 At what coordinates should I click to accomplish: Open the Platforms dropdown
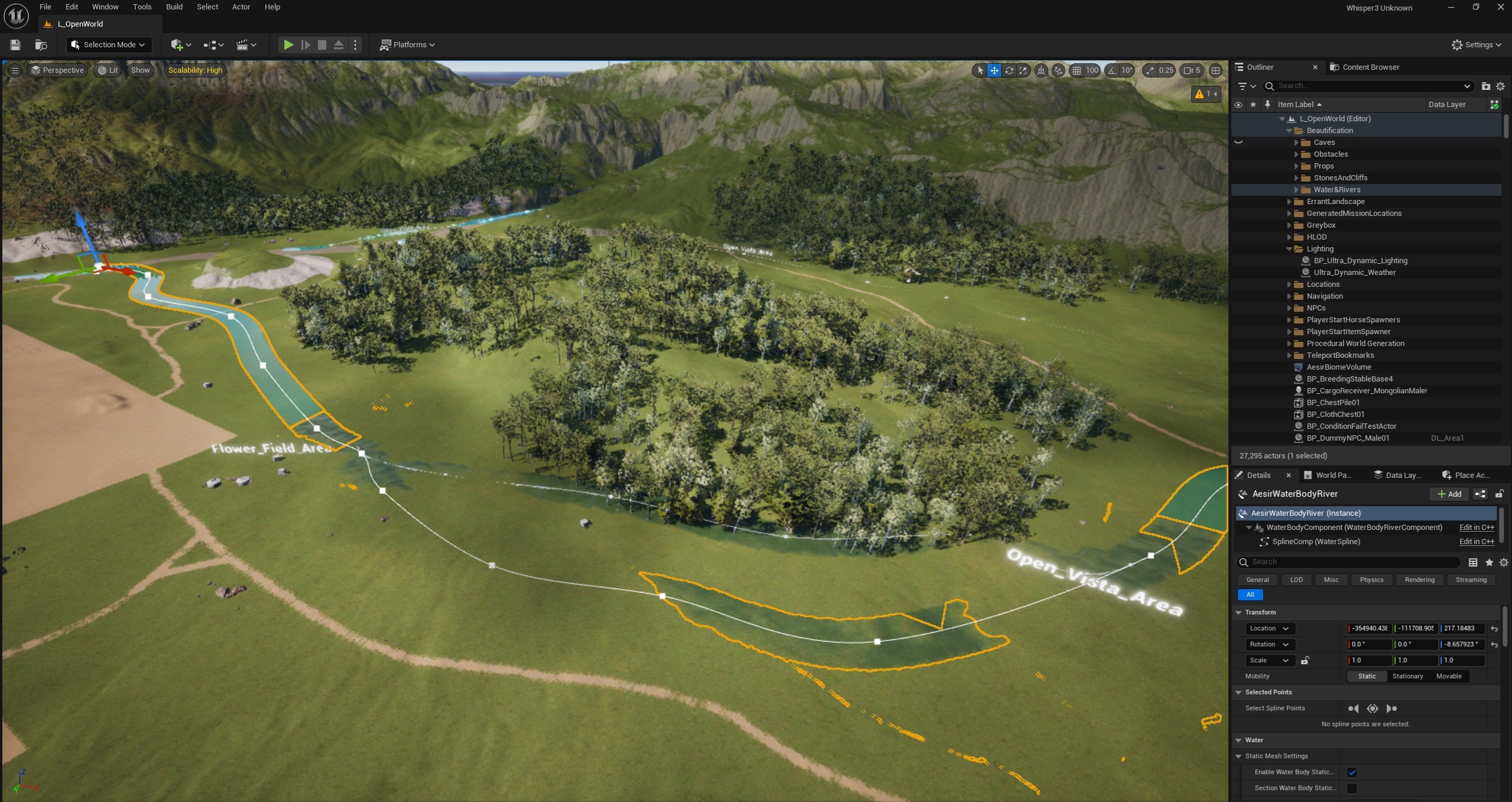(x=408, y=45)
